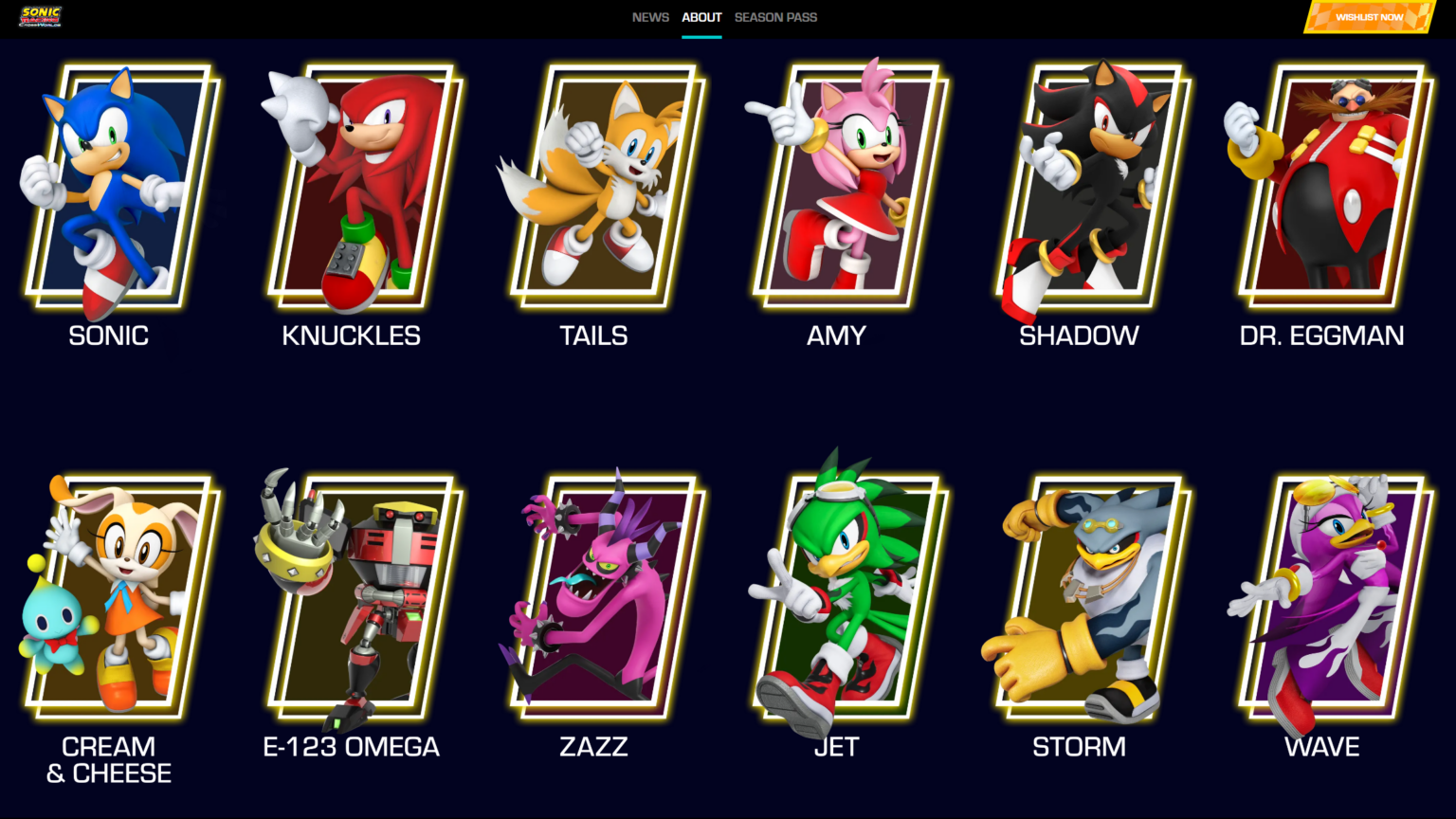Click the Sonic Racing CrossWorlds logo

(x=38, y=16)
